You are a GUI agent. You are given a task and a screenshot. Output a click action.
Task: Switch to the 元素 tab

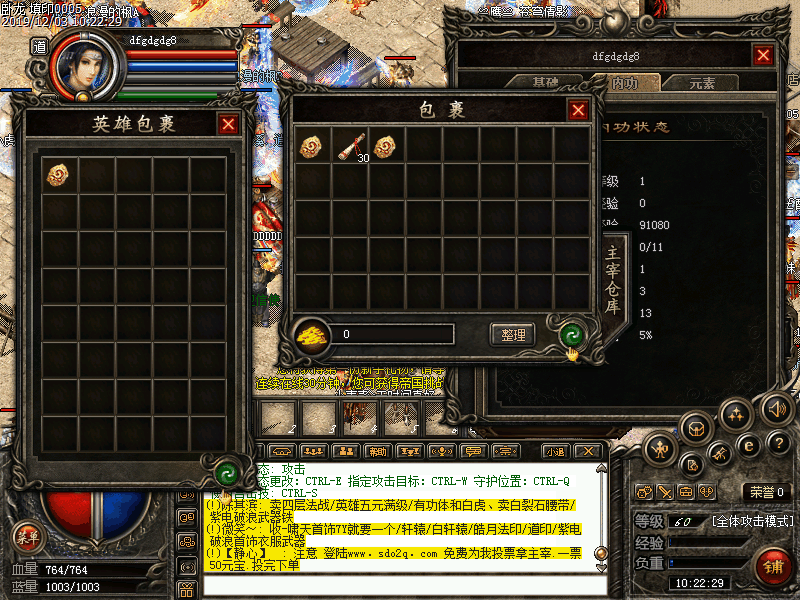click(702, 82)
